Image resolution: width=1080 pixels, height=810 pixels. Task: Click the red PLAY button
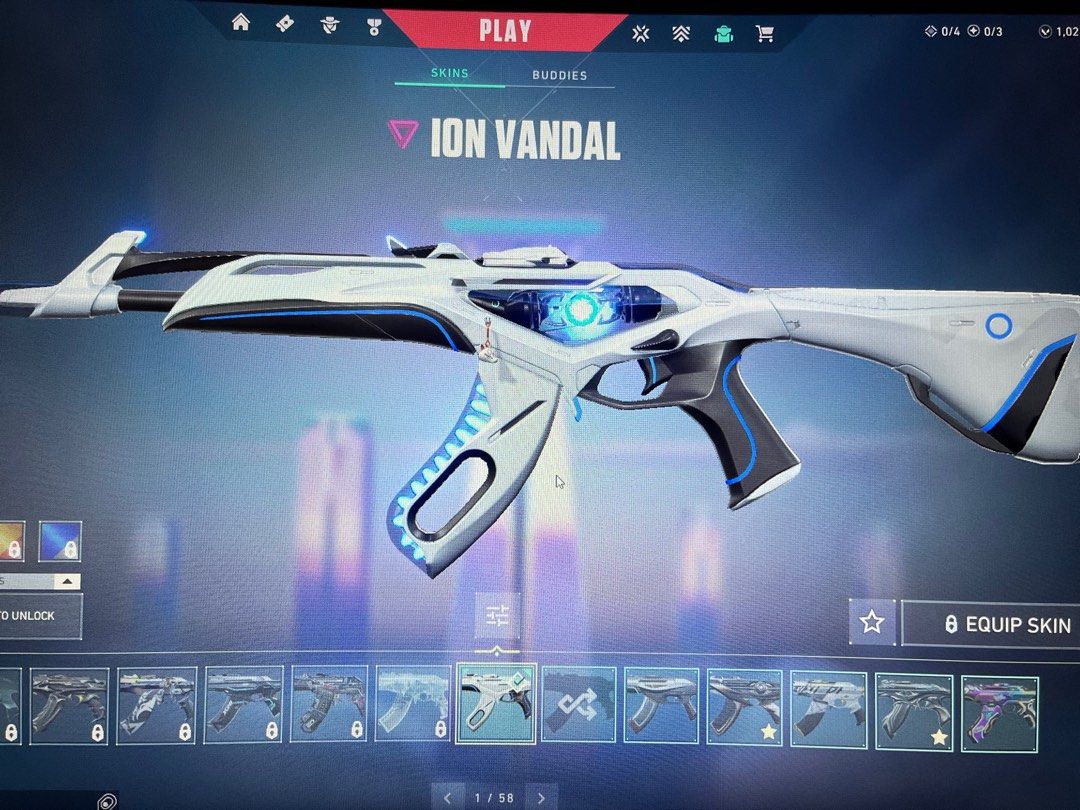coord(505,30)
